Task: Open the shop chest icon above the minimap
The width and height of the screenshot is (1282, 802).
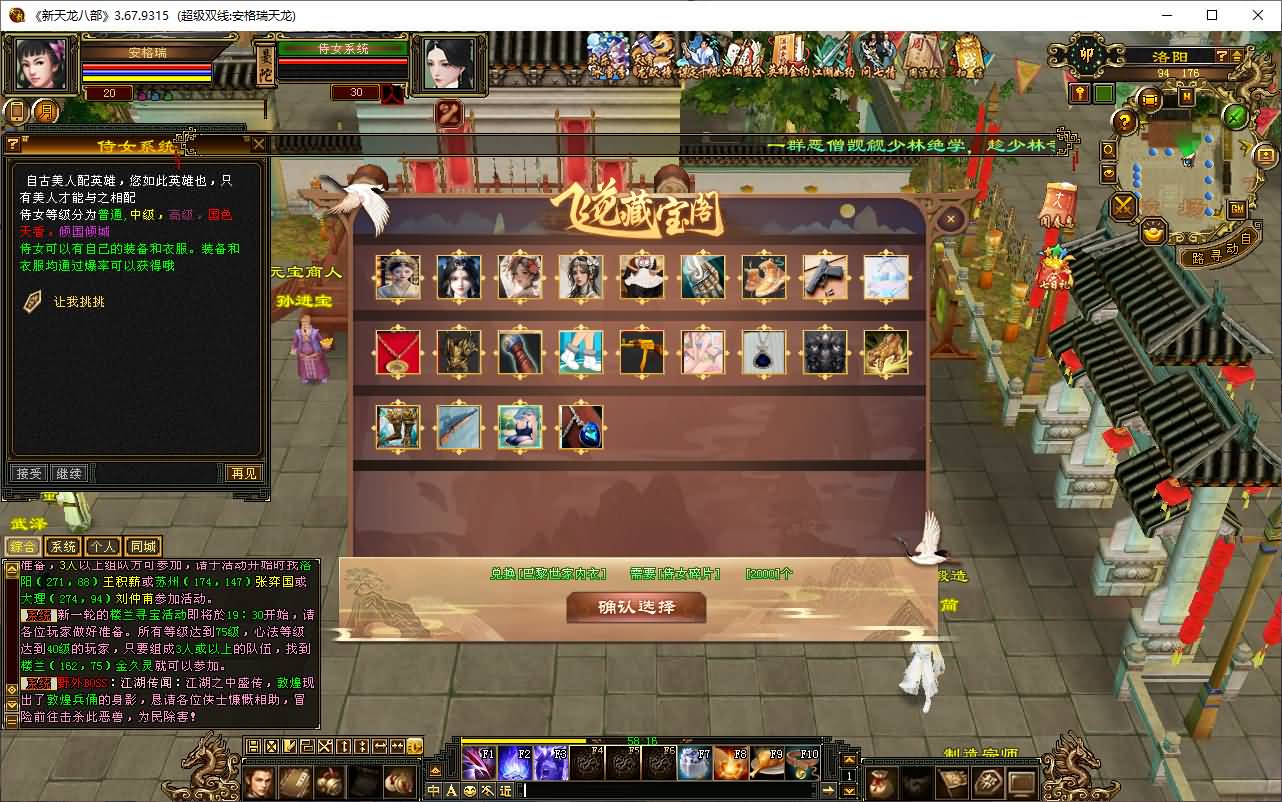Action: tap(1152, 99)
